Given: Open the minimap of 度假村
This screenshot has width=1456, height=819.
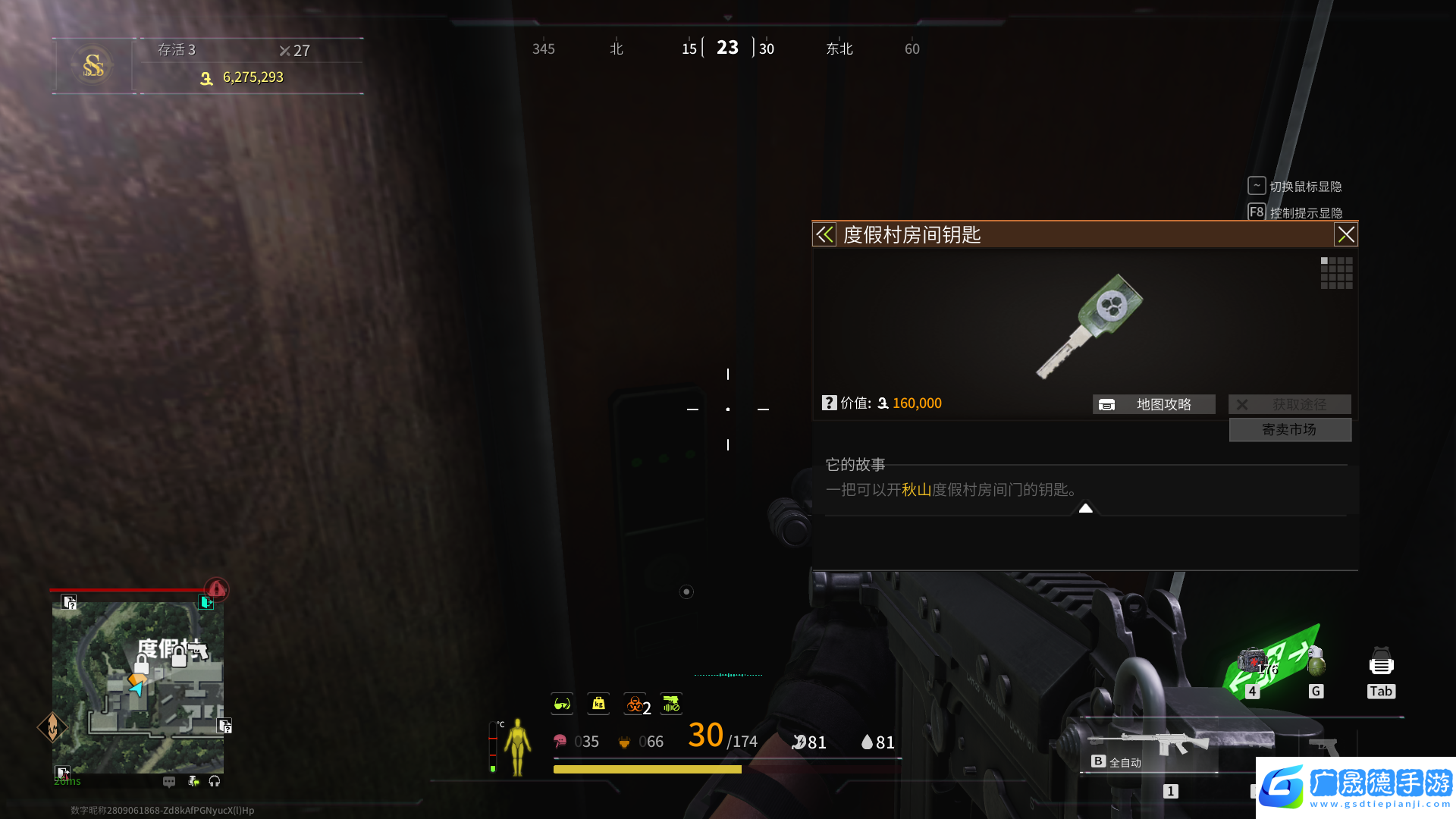Looking at the screenshot, I should [138, 687].
